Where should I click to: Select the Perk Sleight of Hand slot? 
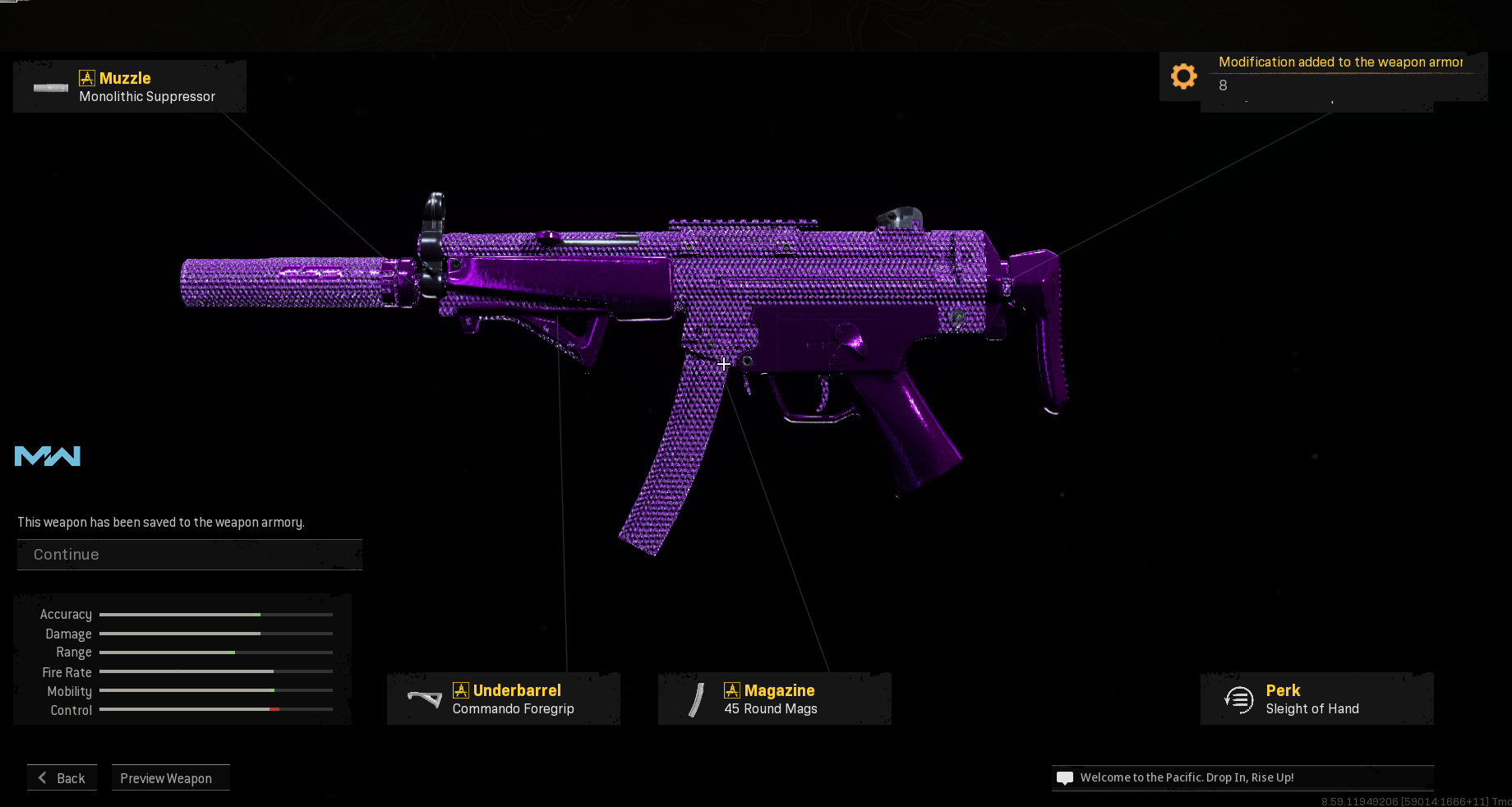[1316, 699]
